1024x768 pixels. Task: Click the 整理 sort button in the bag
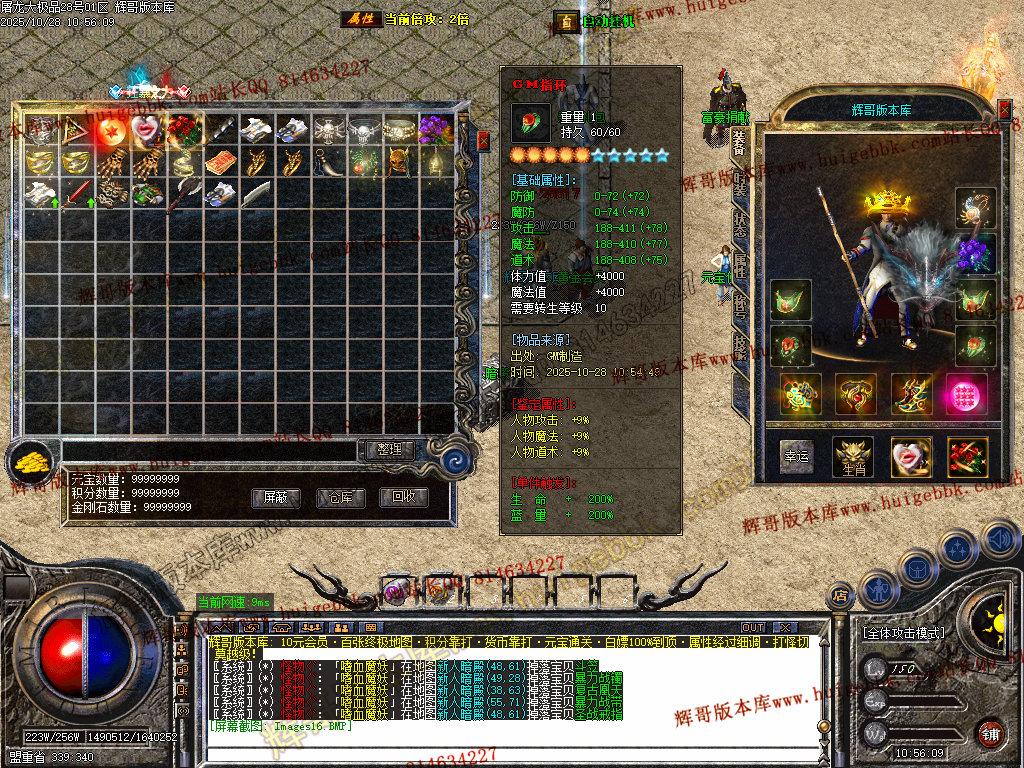pyautogui.click(x=389, y=449)
